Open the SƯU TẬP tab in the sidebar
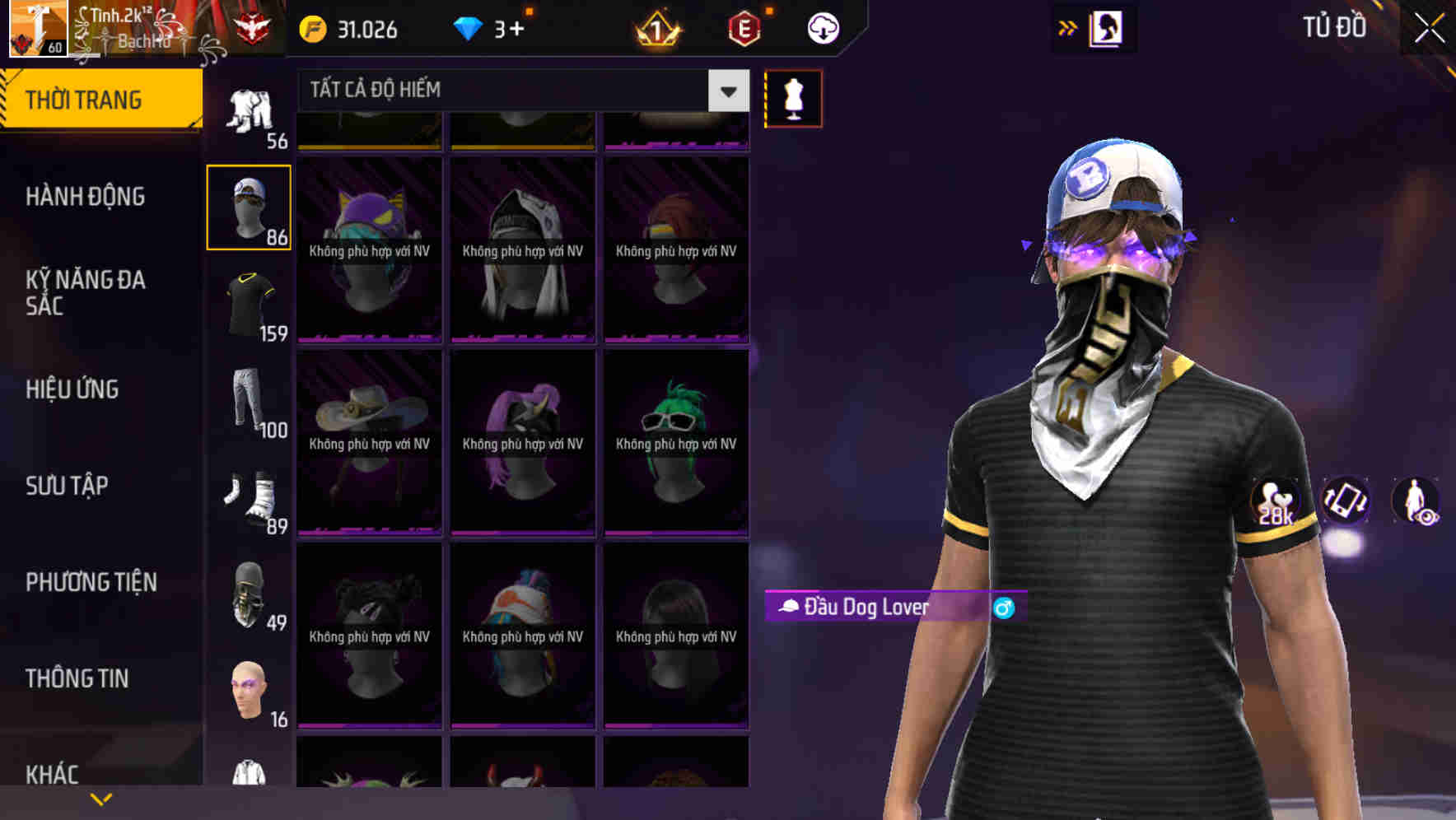The image size is (1456, 820). pyautogui.click(x=66, y=487)
